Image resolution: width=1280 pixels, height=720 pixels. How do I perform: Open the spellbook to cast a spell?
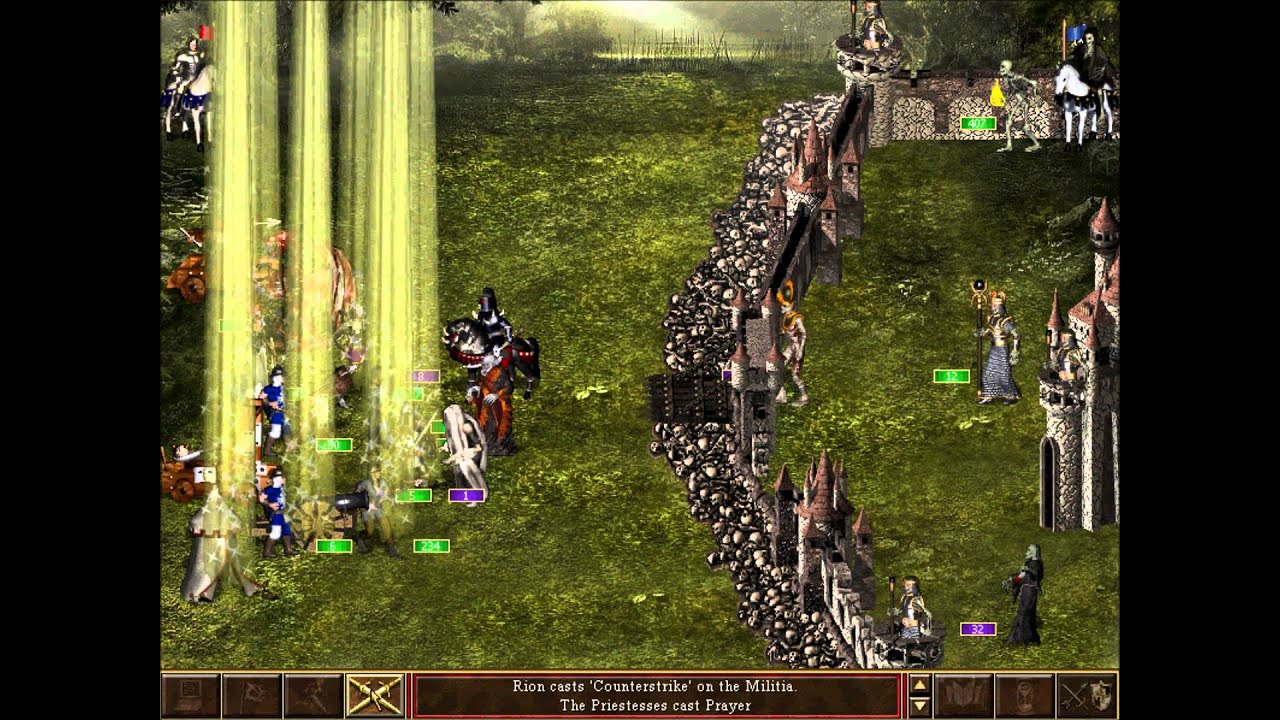(x=963, y=695)
